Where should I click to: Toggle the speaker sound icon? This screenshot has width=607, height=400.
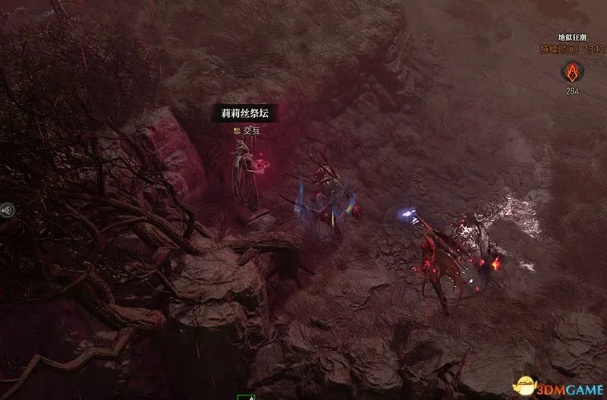8,210
